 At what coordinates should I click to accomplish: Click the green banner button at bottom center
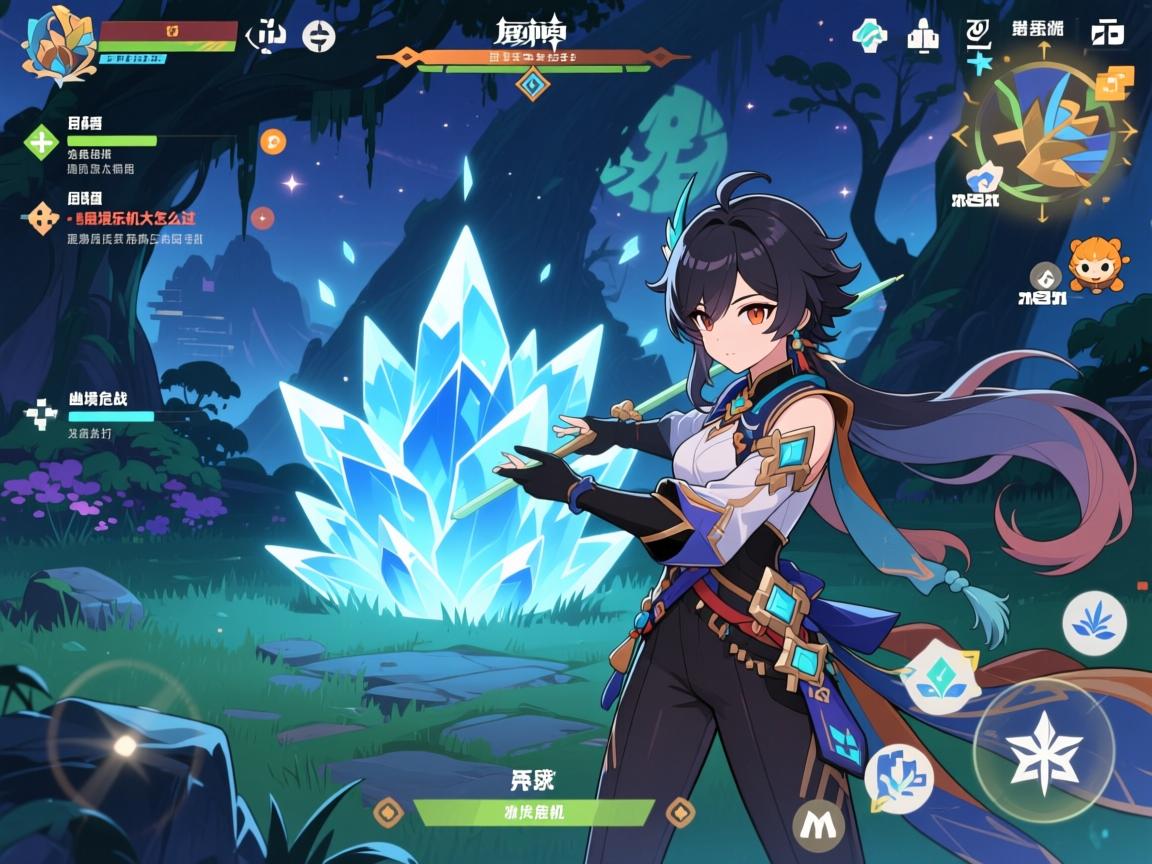(x=534, y=812)
